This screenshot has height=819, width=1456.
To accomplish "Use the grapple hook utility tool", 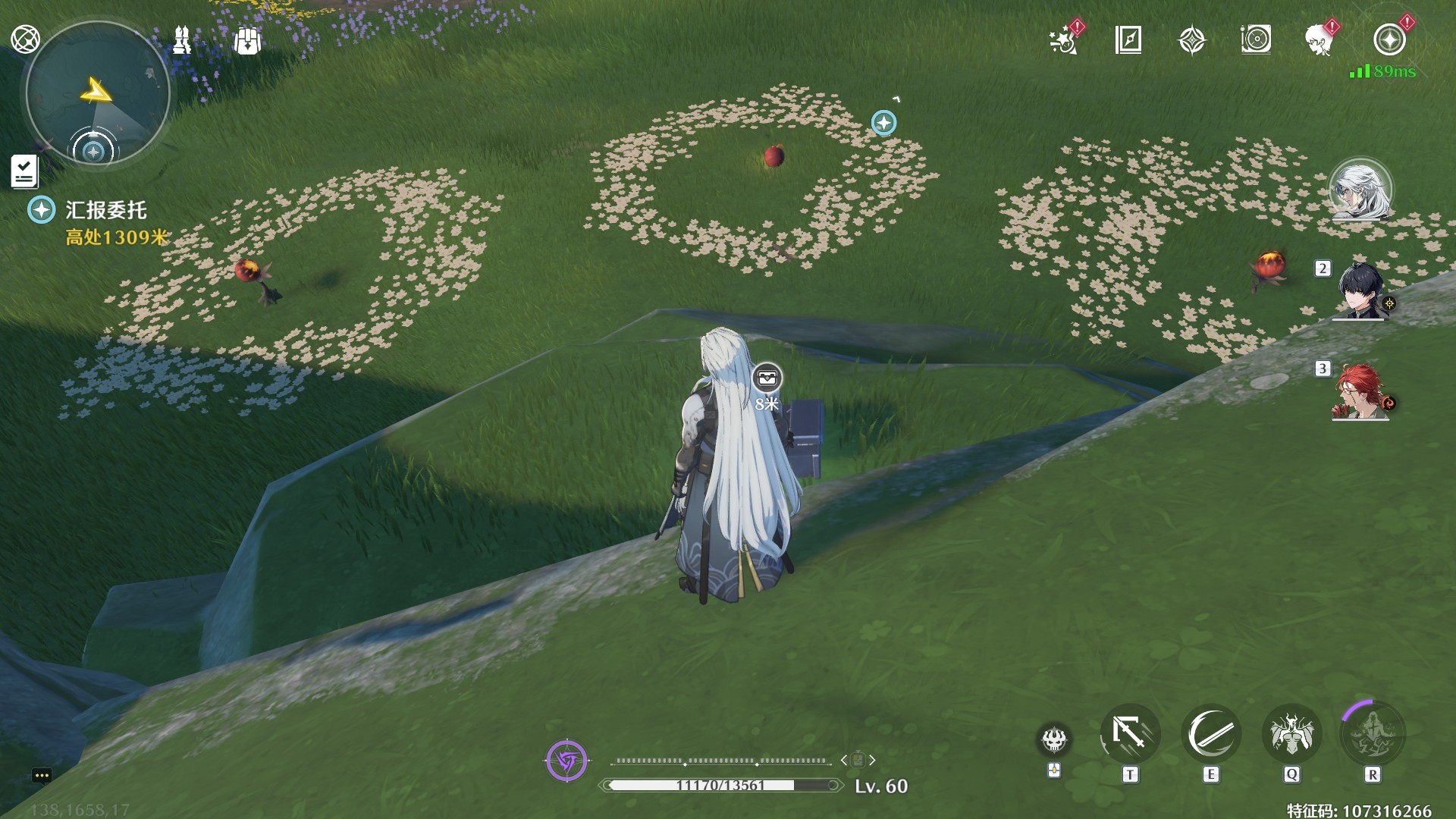I will pyautogui.click(x=1130, y=734).
